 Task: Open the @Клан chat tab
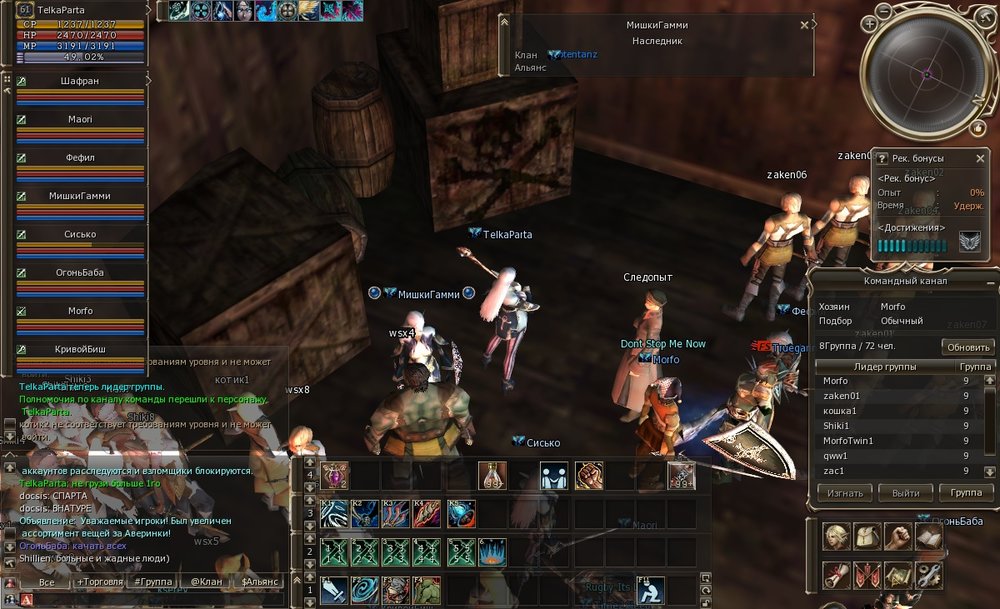coord(204,581)
